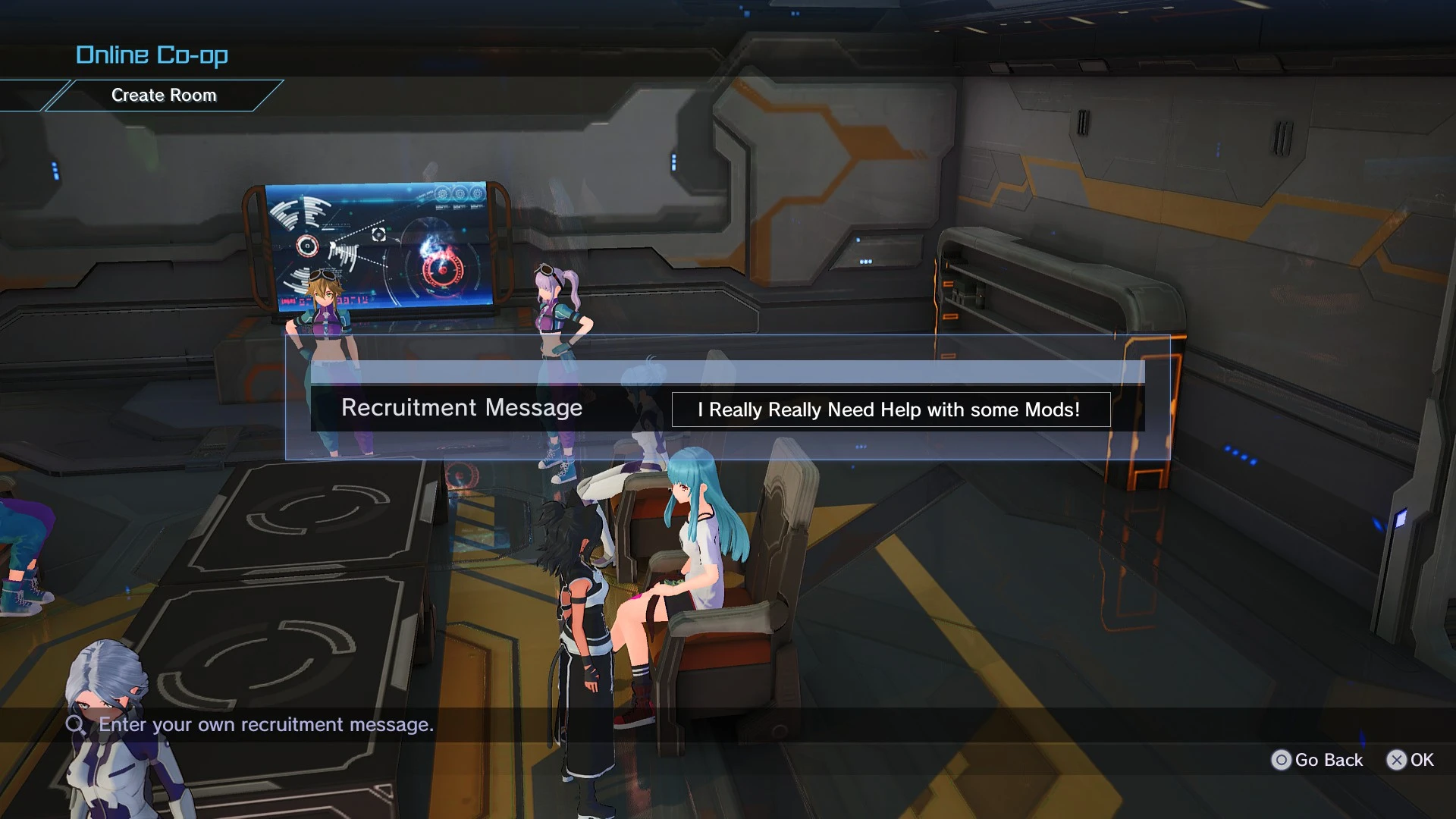Open the Create Room tab
Image resolution: width=1456 pixels, height=819 pixels.
coord(164,96)
